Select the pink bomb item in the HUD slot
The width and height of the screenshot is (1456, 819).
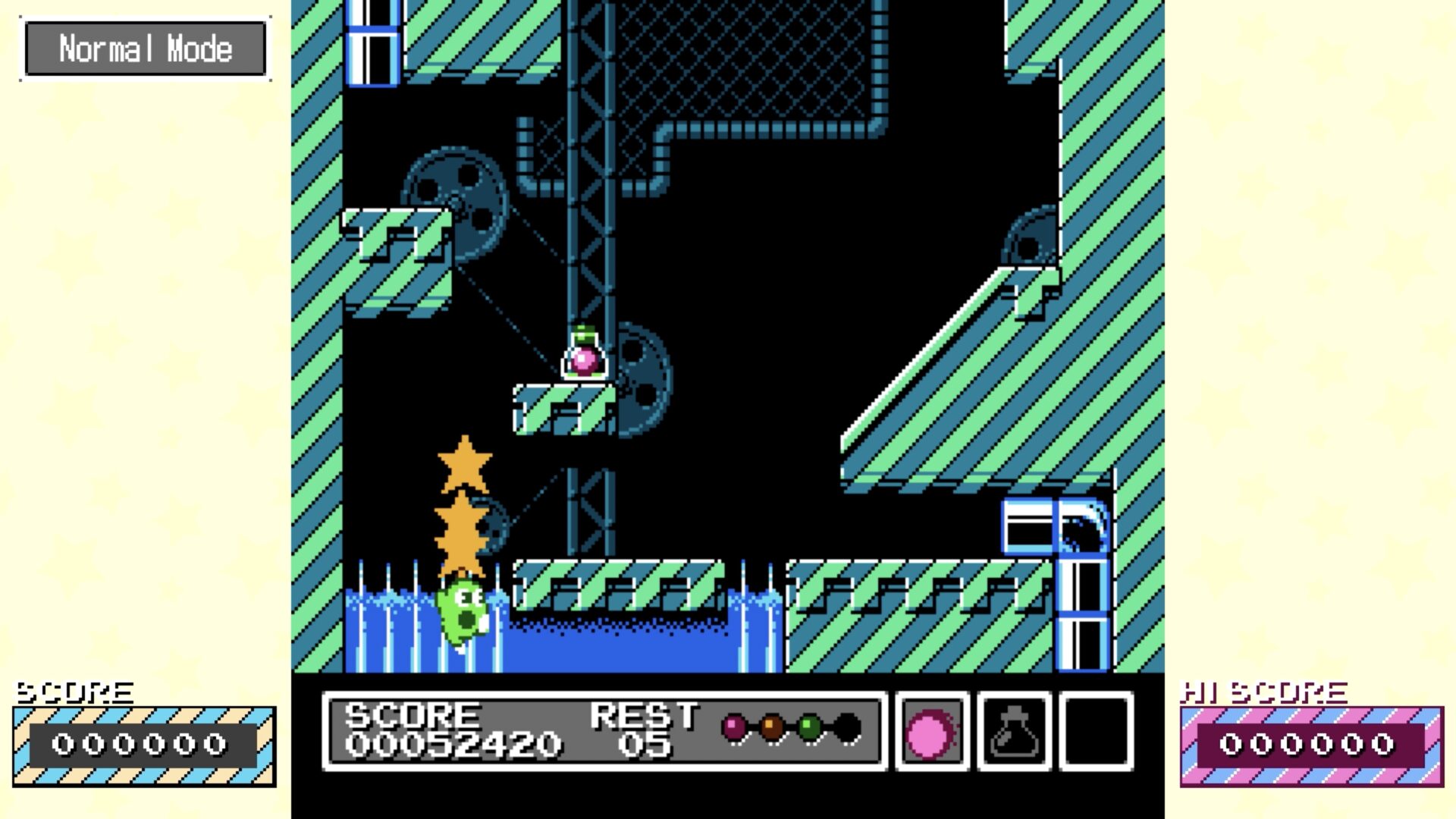[x=932, y=732]
